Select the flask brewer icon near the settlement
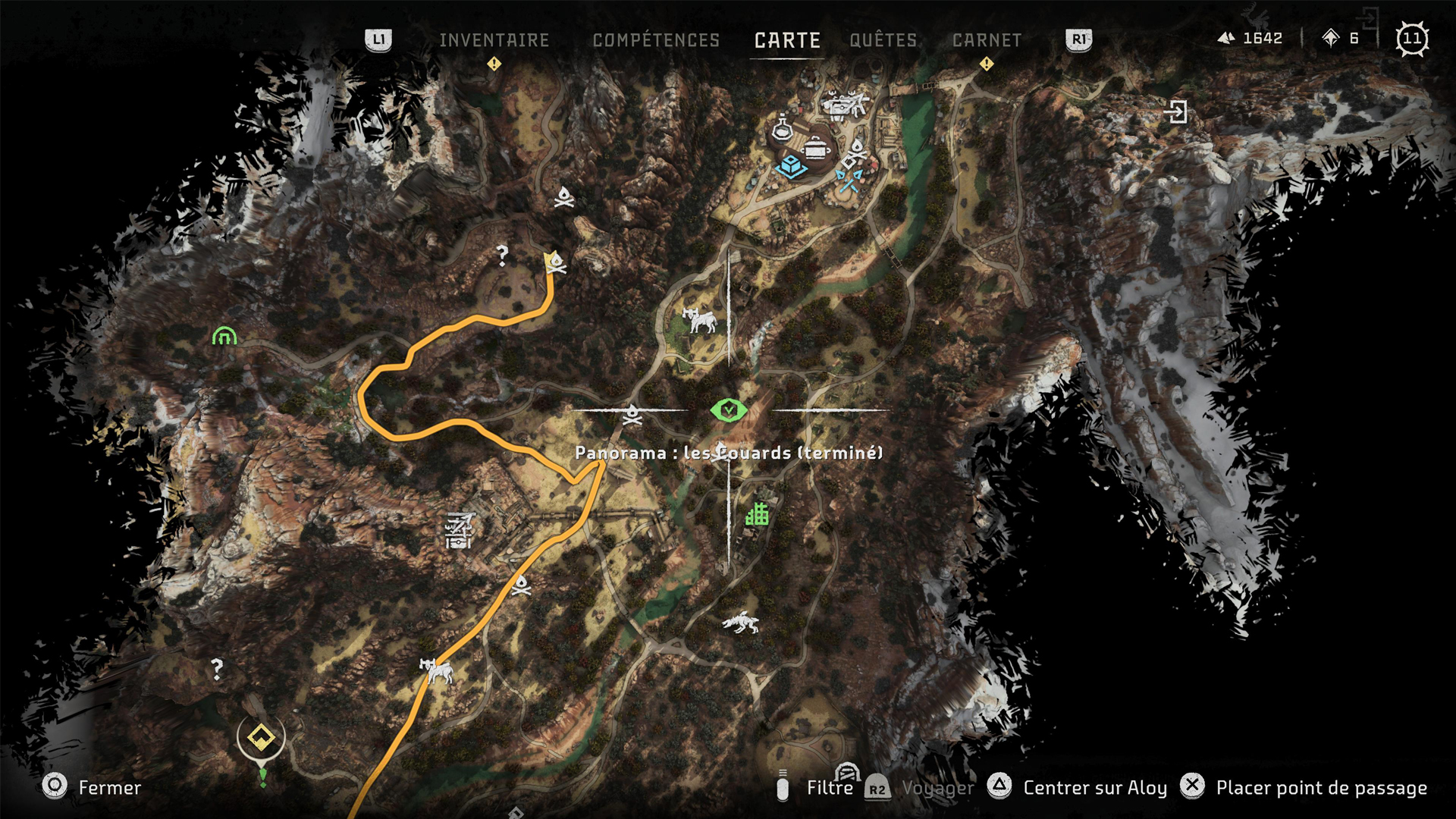1456x819 pixels. click(x=781, y=130)
